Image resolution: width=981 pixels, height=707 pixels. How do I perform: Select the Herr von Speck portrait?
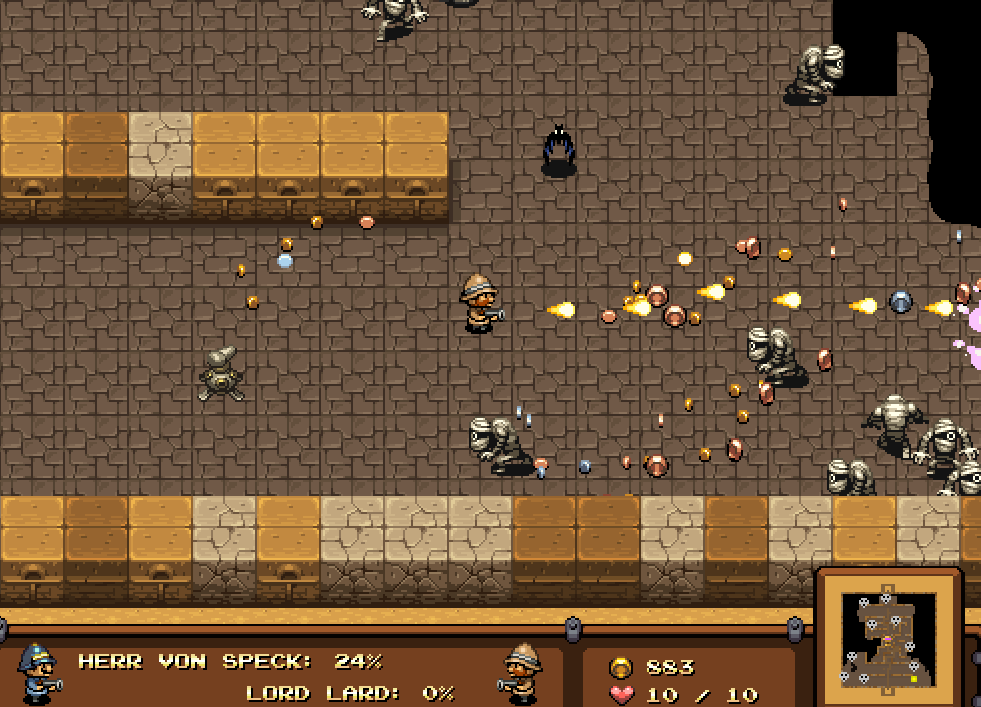point(38,671)
